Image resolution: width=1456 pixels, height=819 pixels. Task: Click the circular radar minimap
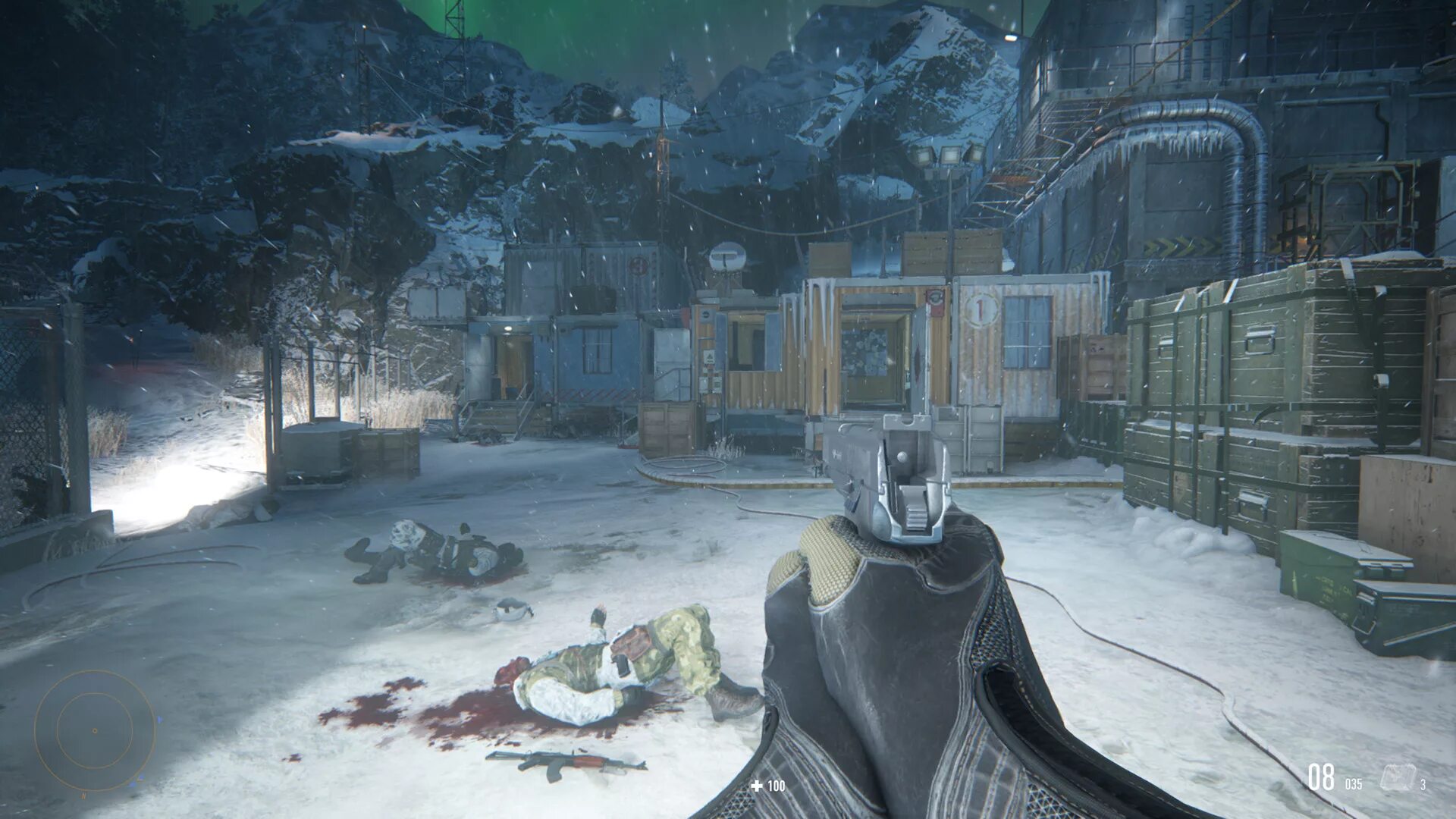95,730
